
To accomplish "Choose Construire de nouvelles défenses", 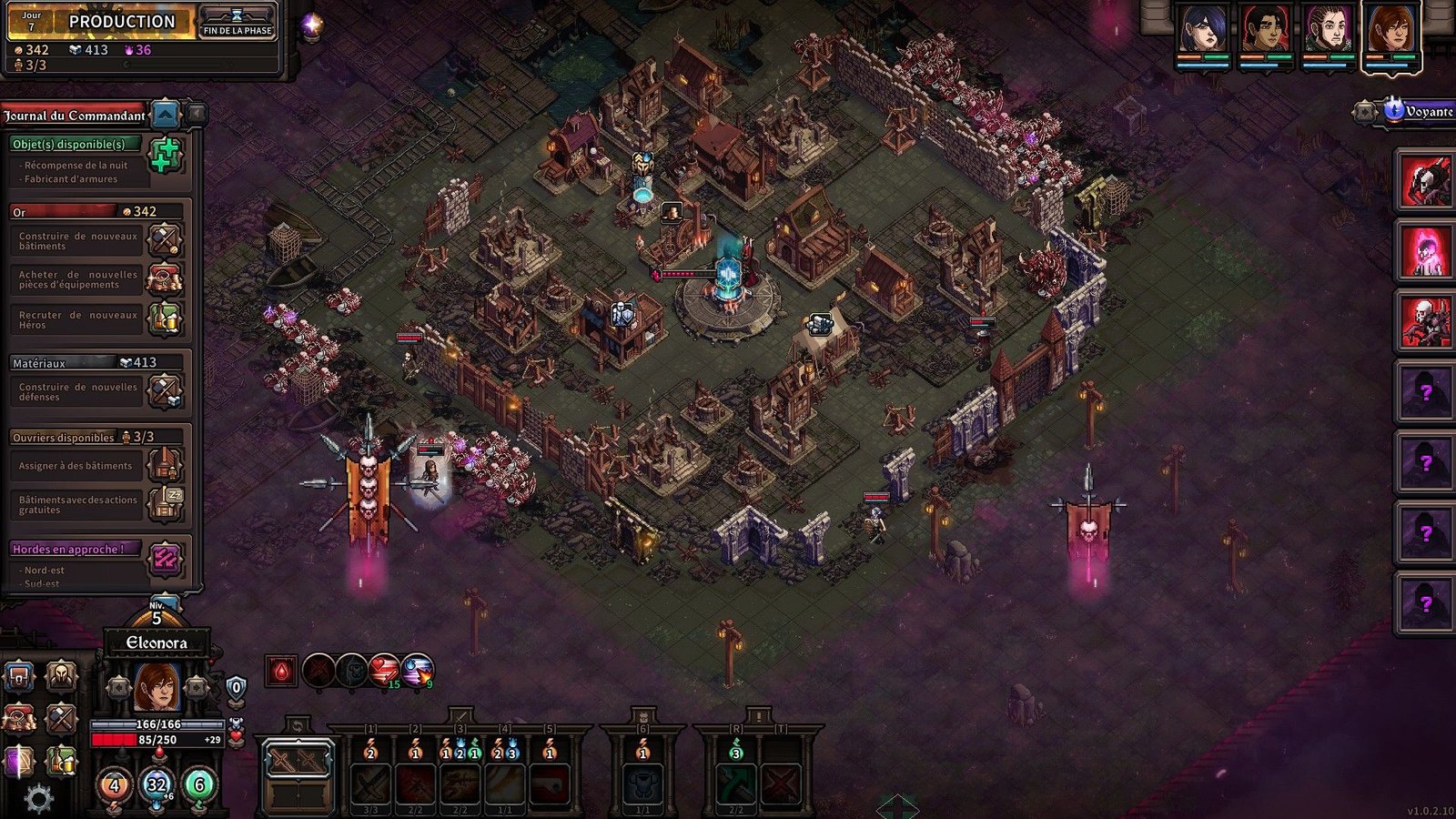I will (x=165, y=391).
